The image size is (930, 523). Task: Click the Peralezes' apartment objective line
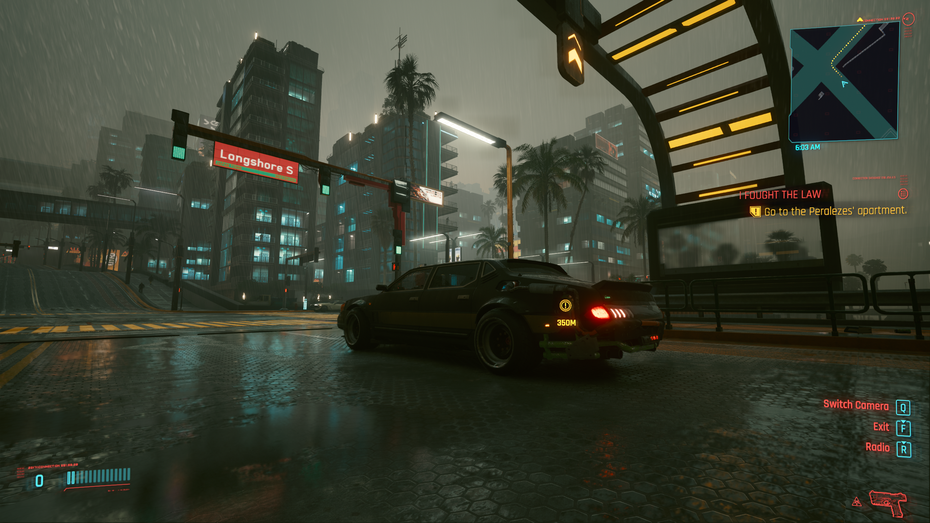click(x=835, y=211)
